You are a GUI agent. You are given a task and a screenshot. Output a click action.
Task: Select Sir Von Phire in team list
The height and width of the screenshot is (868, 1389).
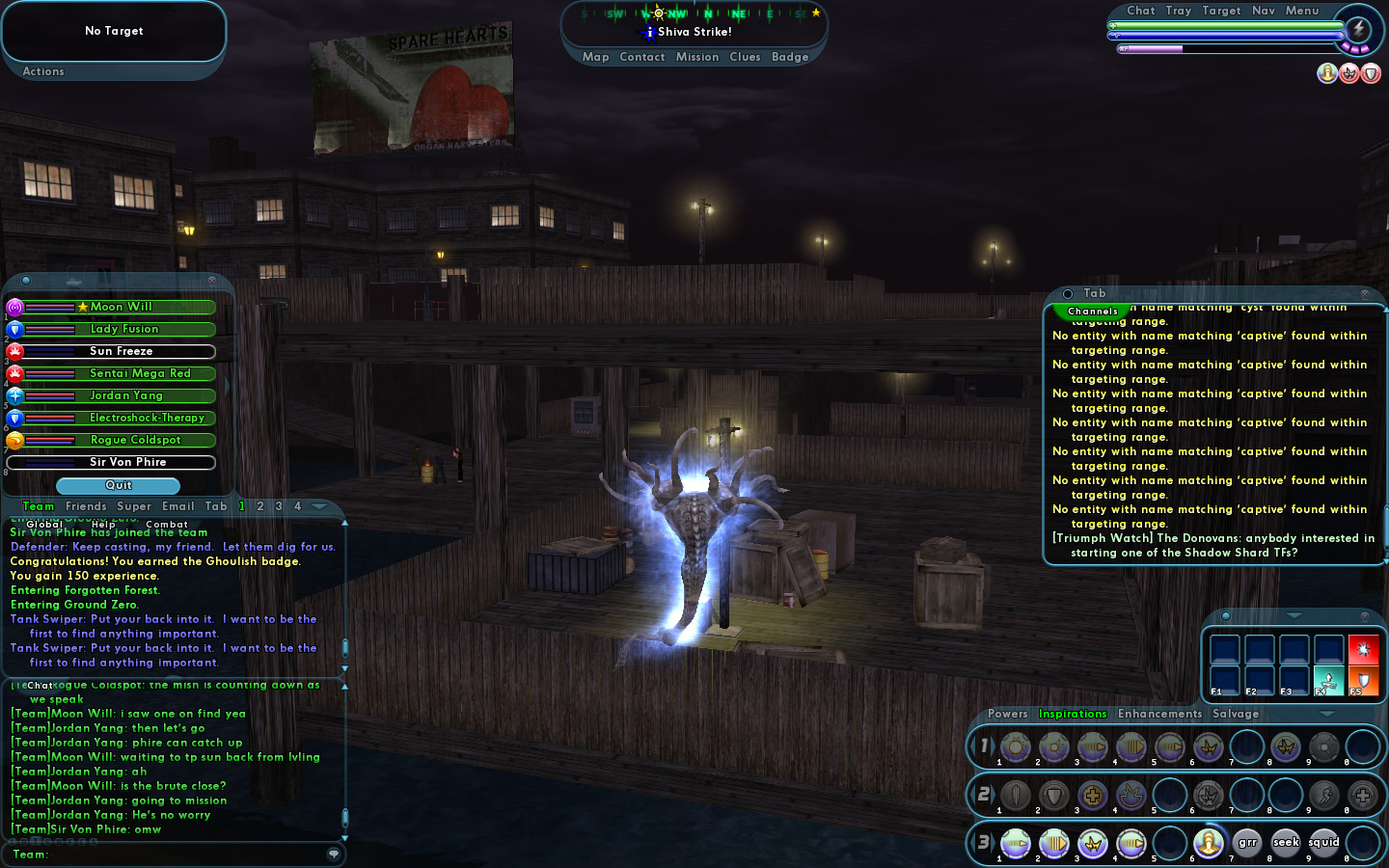click(127, 462)
